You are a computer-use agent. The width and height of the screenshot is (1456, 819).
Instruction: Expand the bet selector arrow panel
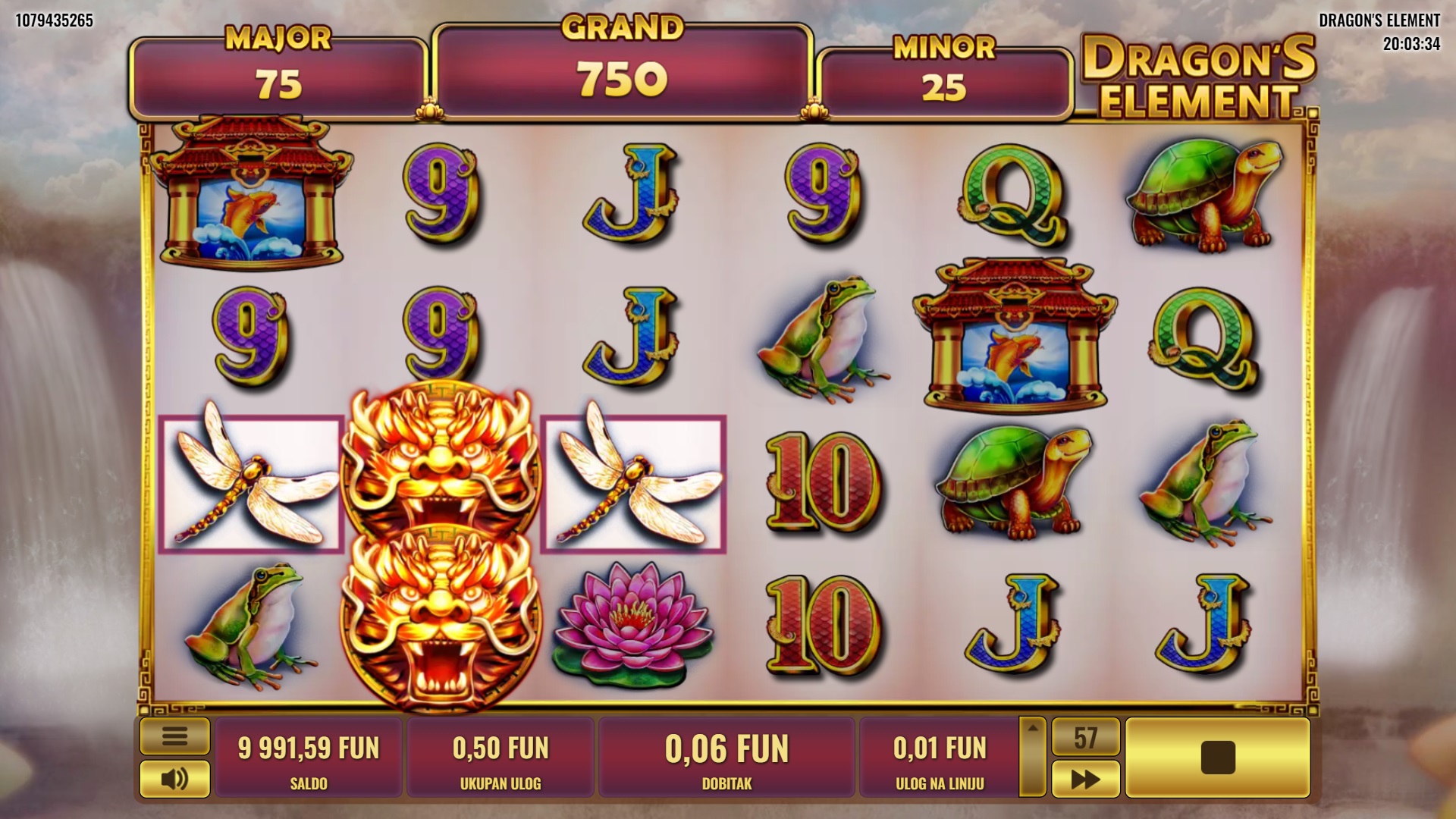click(1032, 757)
